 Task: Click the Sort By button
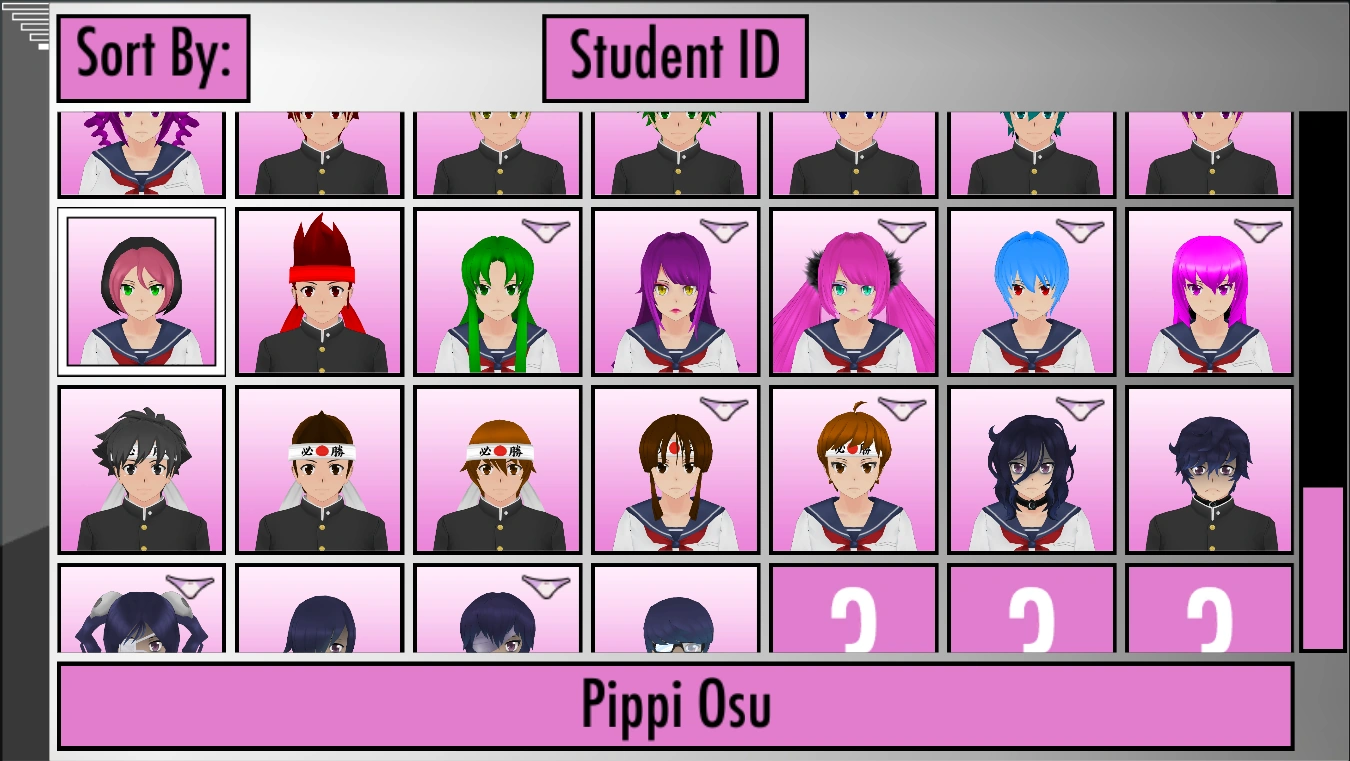(152, 55)
